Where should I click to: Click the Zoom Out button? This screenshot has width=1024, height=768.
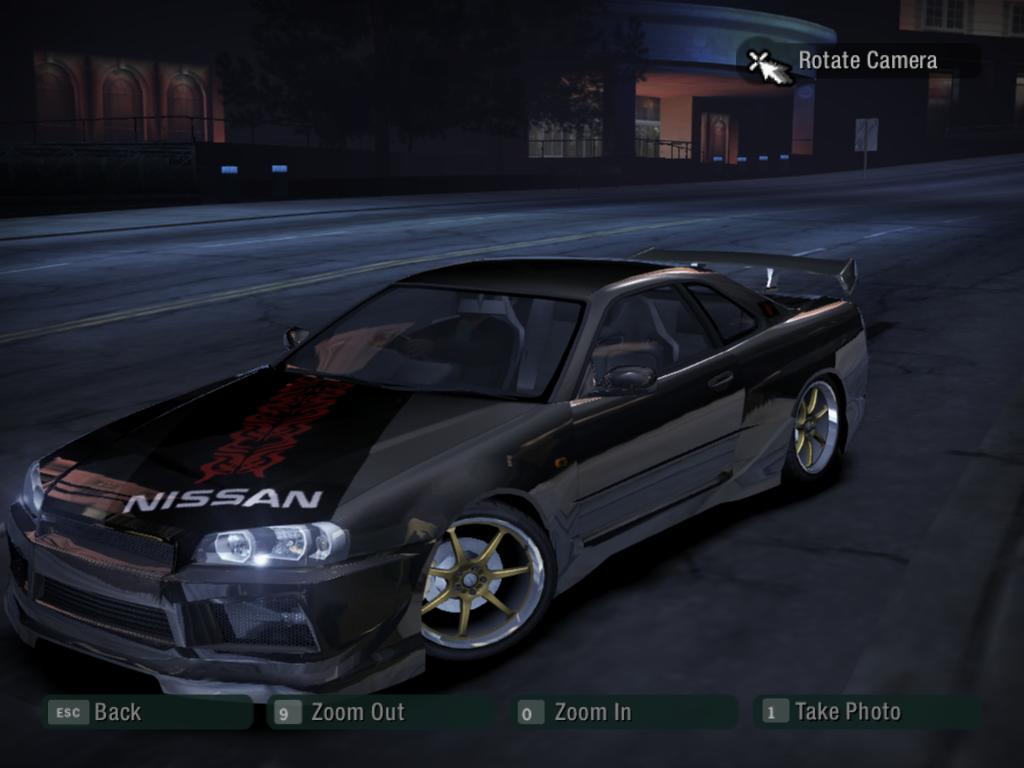coord(380,712)
